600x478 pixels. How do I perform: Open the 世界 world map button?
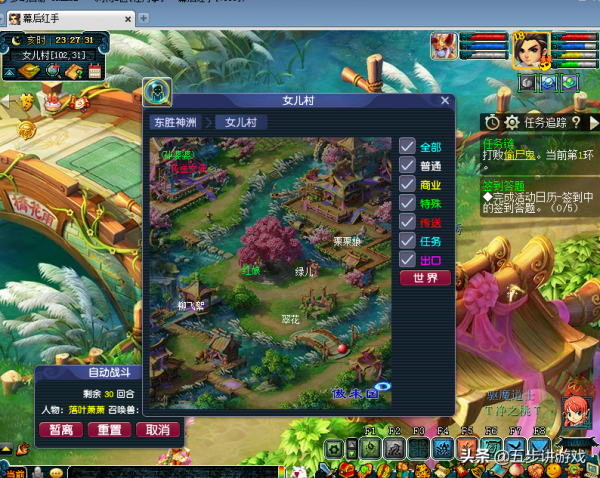pos(424,278)
